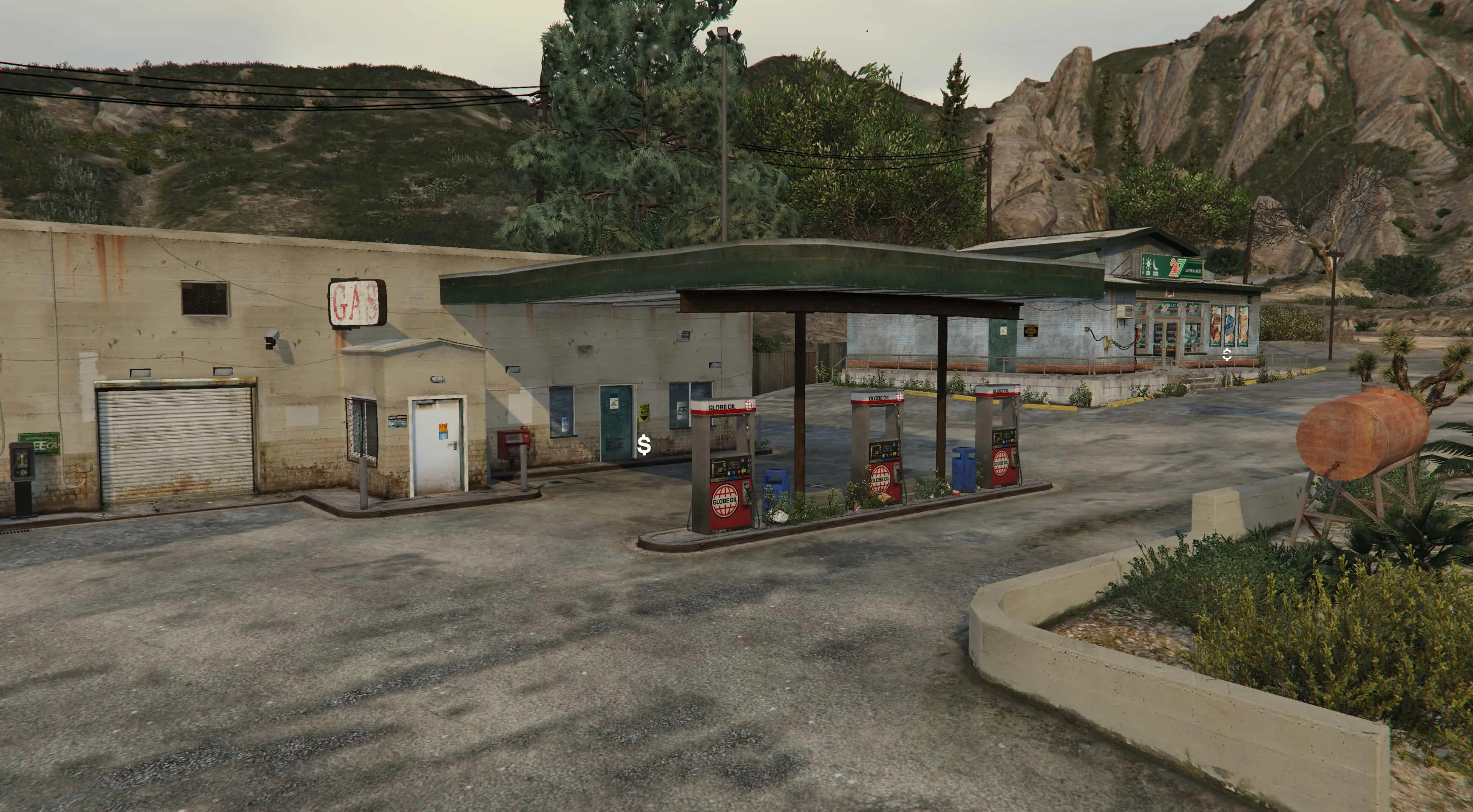
Task: Click the large dollar marker by the teal door
Action: [x=644, y=445]
